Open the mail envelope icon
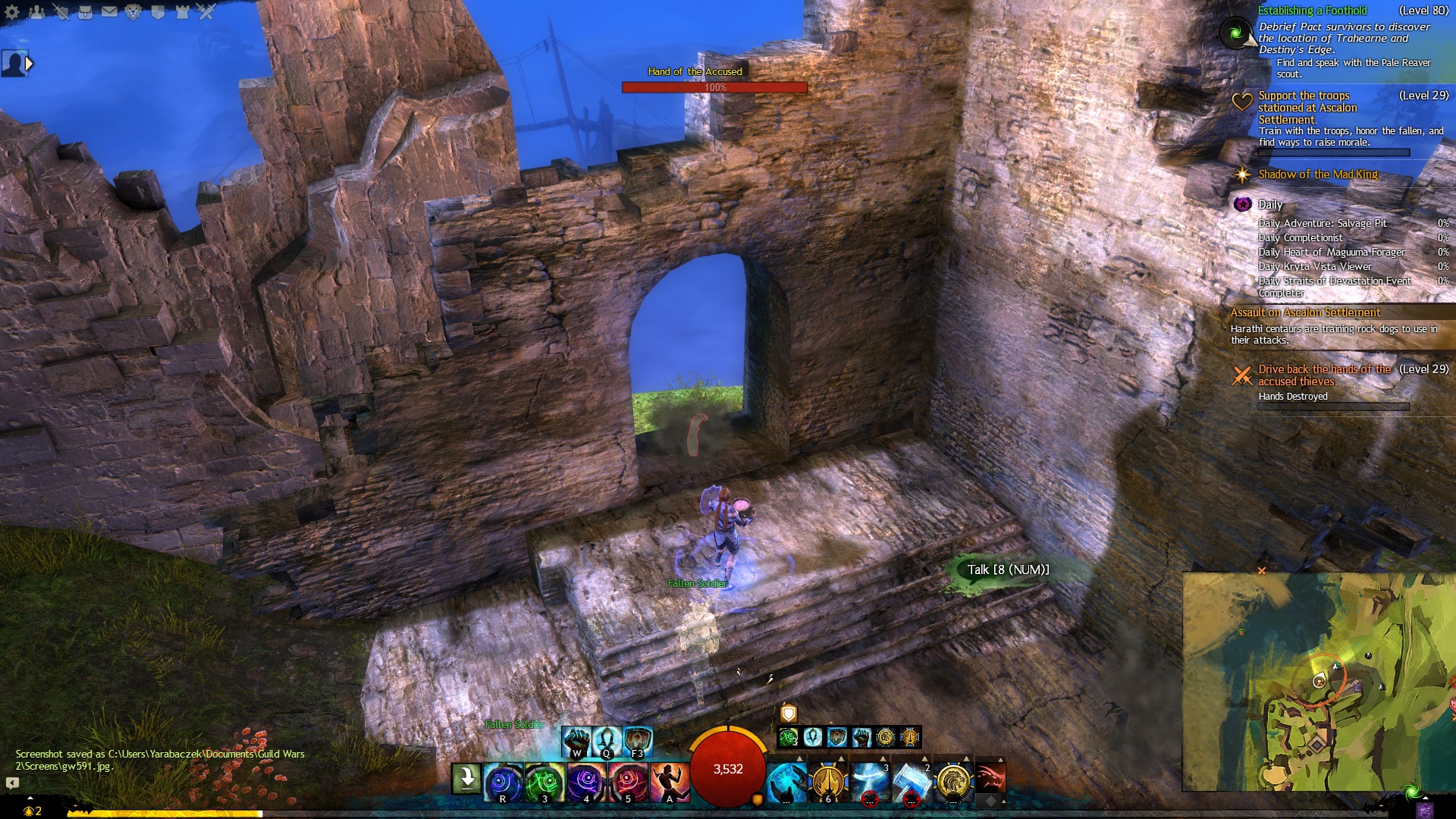This screenshot has height=819, width=1456. coord(109,11)
